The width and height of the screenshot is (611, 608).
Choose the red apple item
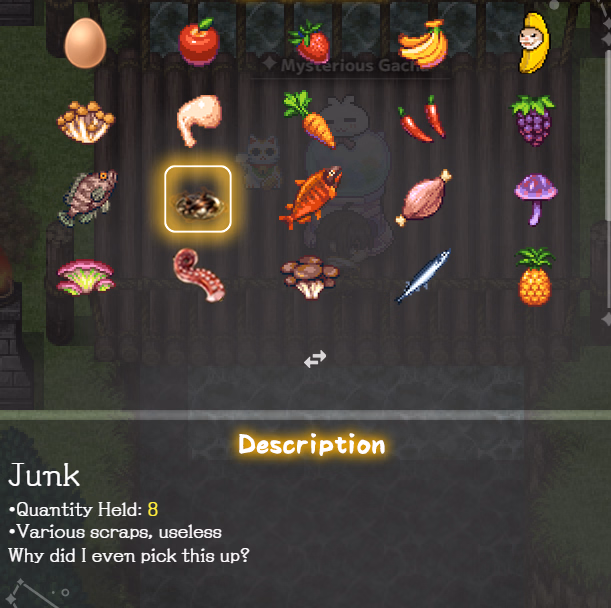coord(198,42)
